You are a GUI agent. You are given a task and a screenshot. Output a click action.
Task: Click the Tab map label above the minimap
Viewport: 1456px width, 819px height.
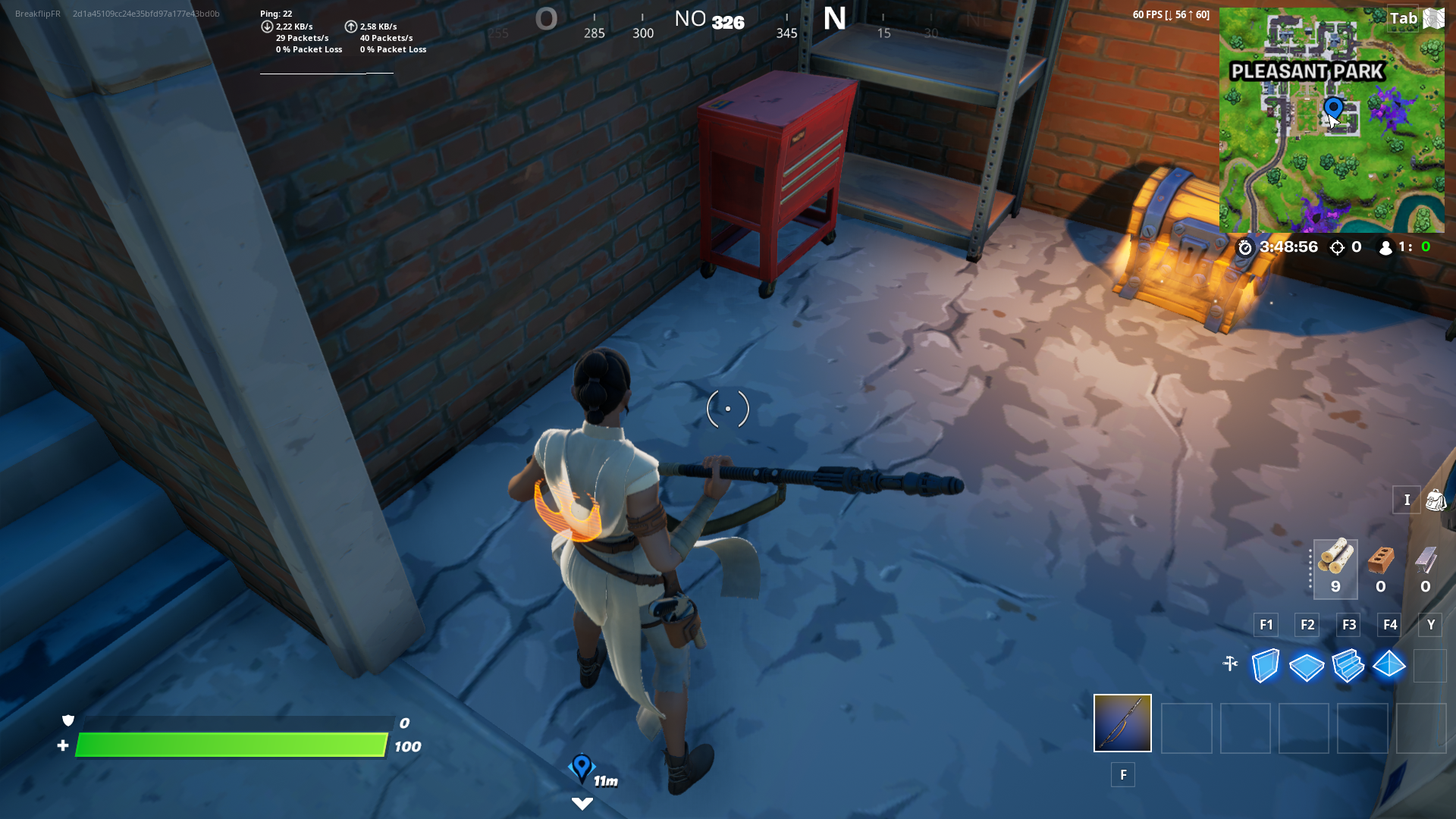click(x=1404, y=18)
